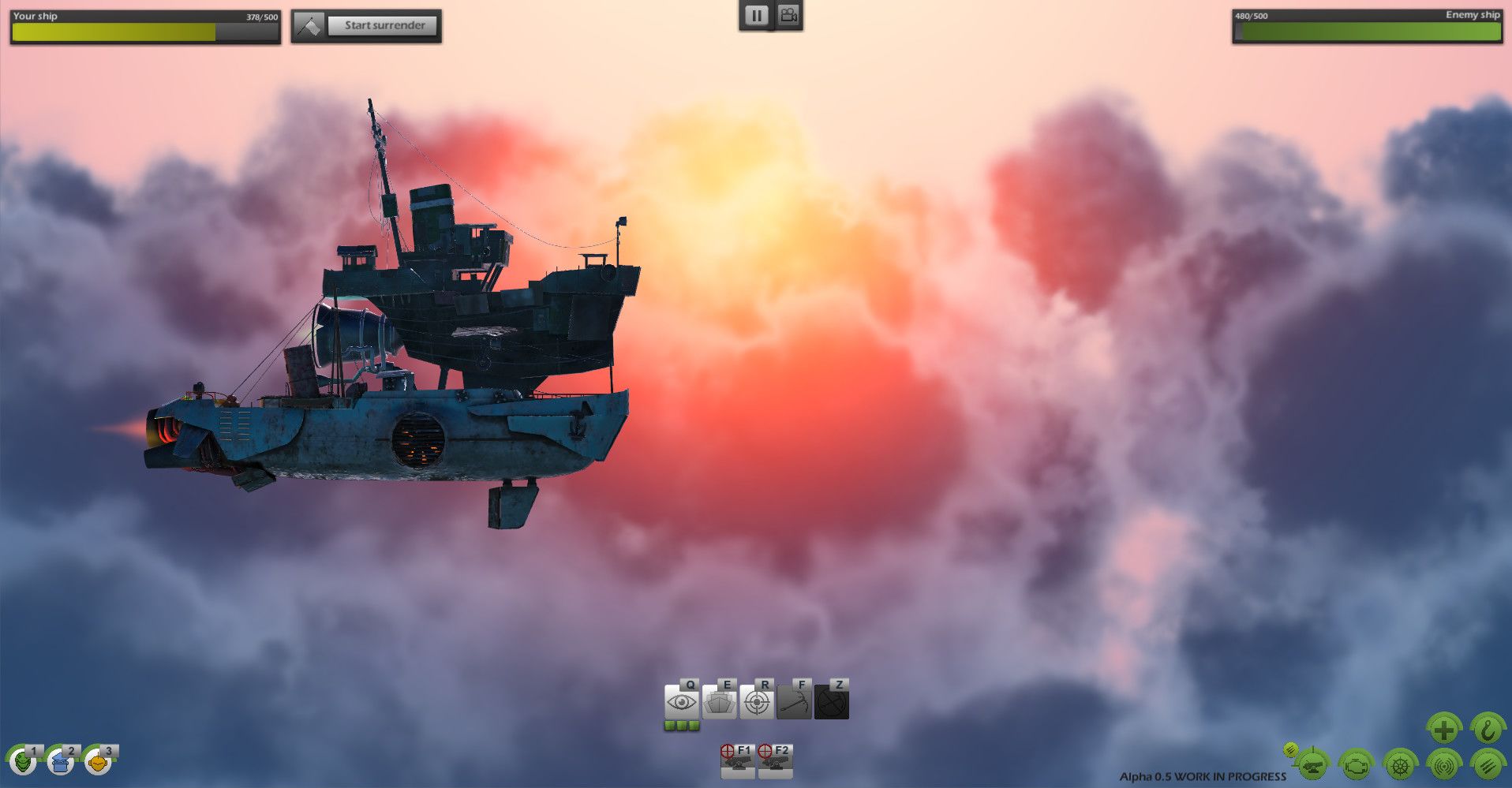Select the green engine system icon
This screenshot has height=788, width=1512.
(1357, 765)
